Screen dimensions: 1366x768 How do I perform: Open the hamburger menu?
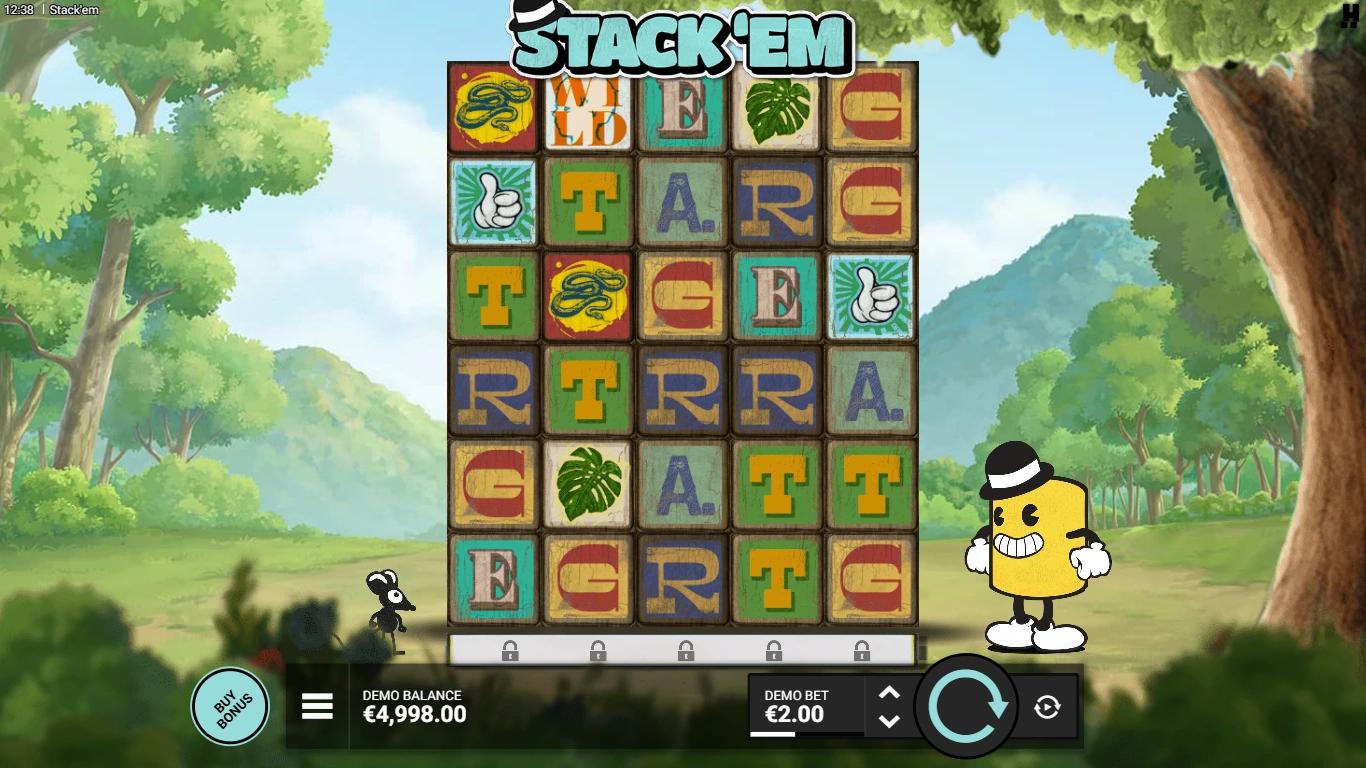tap(317, 707)
